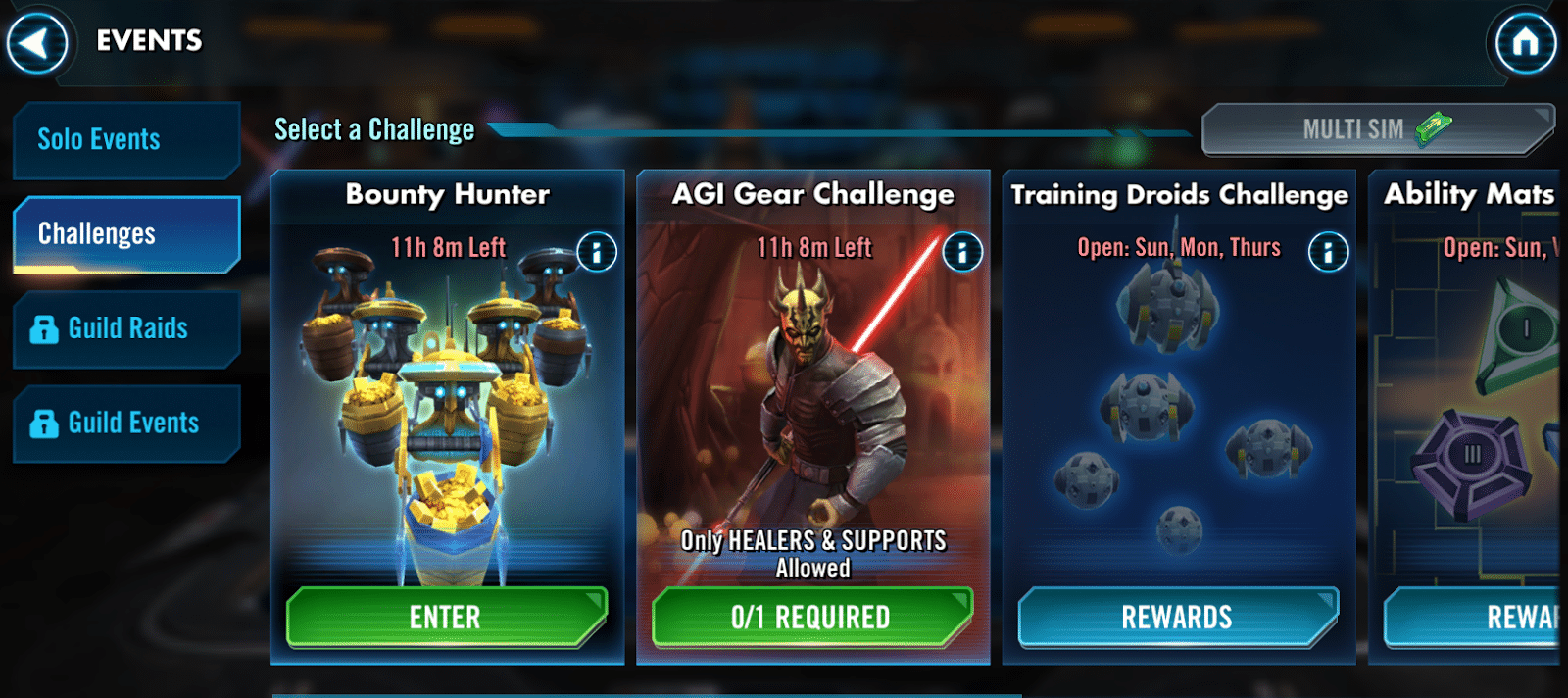Image resolution: width=1568 pixels, height=698 pixels.
Task: Enter the Bounty Hunter challenge
Action: pyautogui.click(x=446, y=618)
